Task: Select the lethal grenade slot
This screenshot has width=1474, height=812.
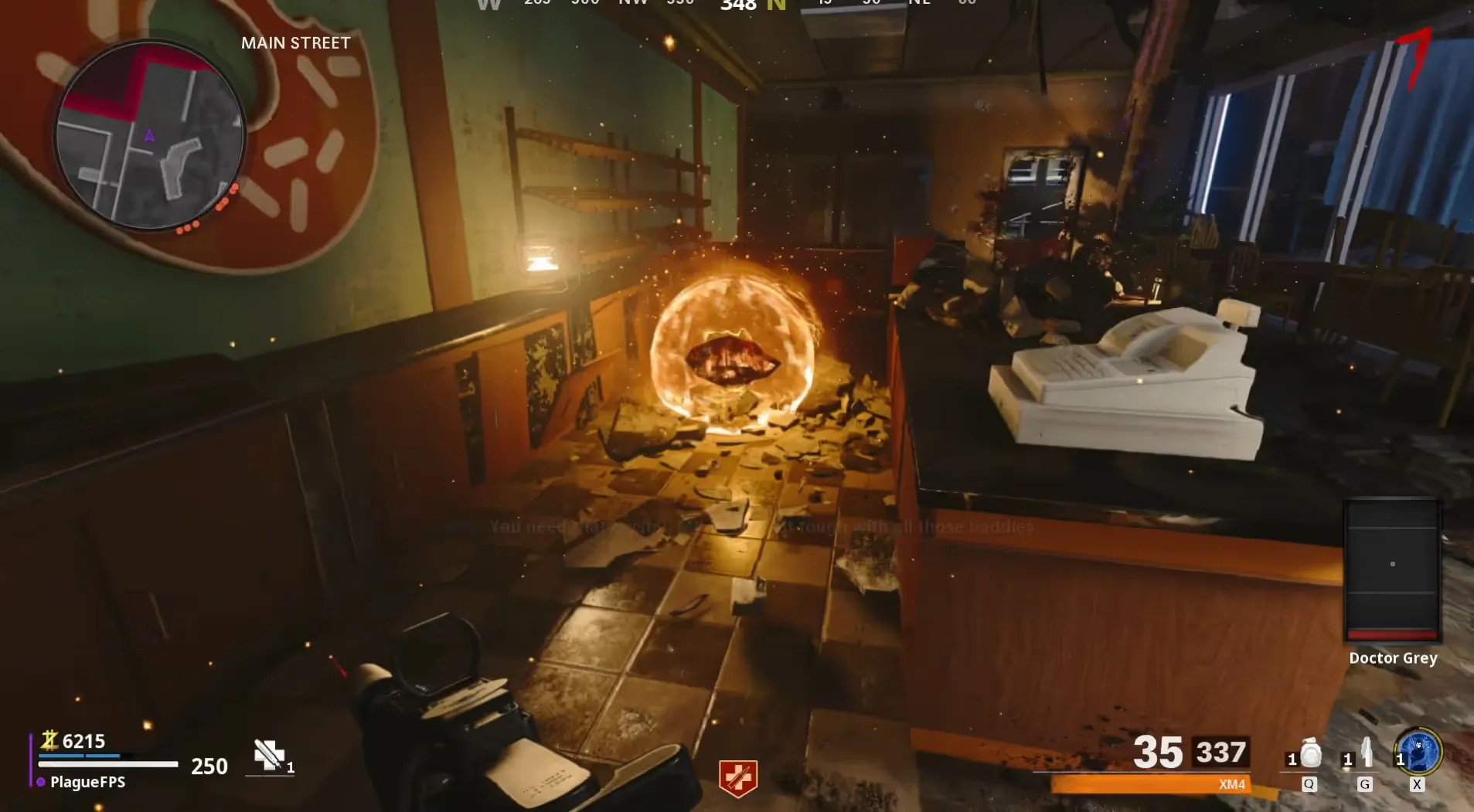Action: [1309, 755]
